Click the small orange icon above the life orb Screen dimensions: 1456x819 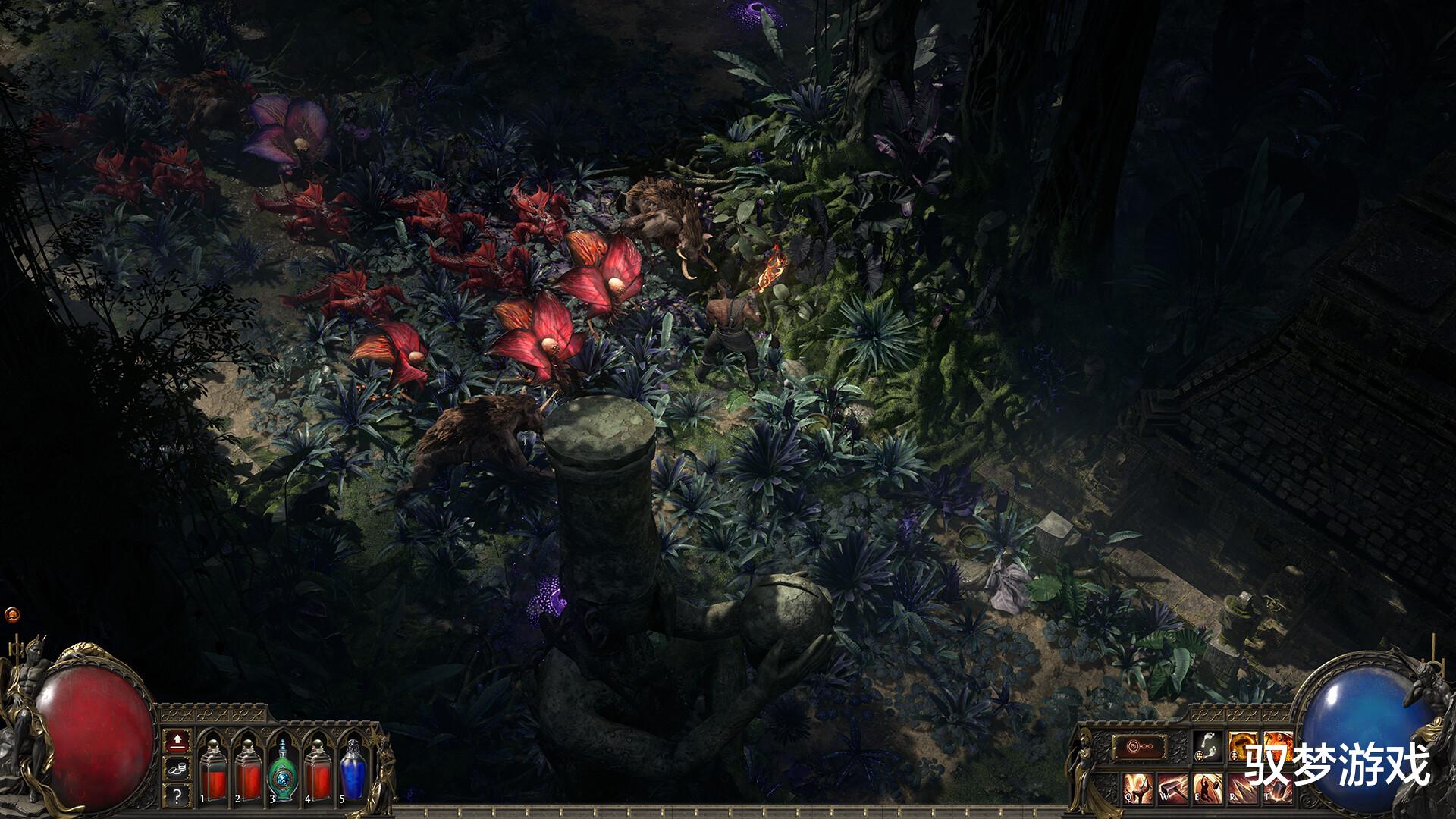tap(12, 613)
